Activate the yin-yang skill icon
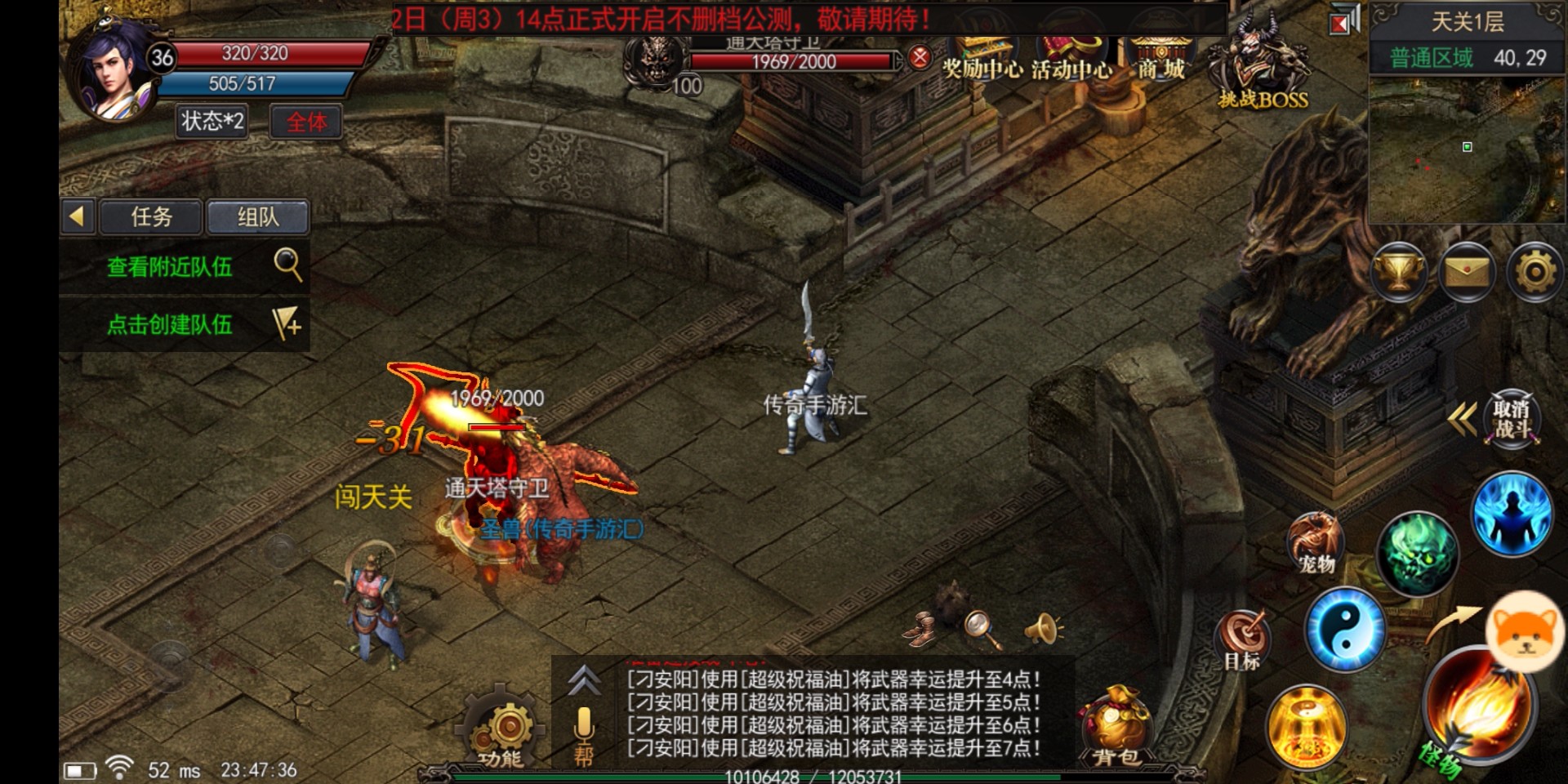Image resolution: width=1568 pixels, height=784 pixels. 1344,630
